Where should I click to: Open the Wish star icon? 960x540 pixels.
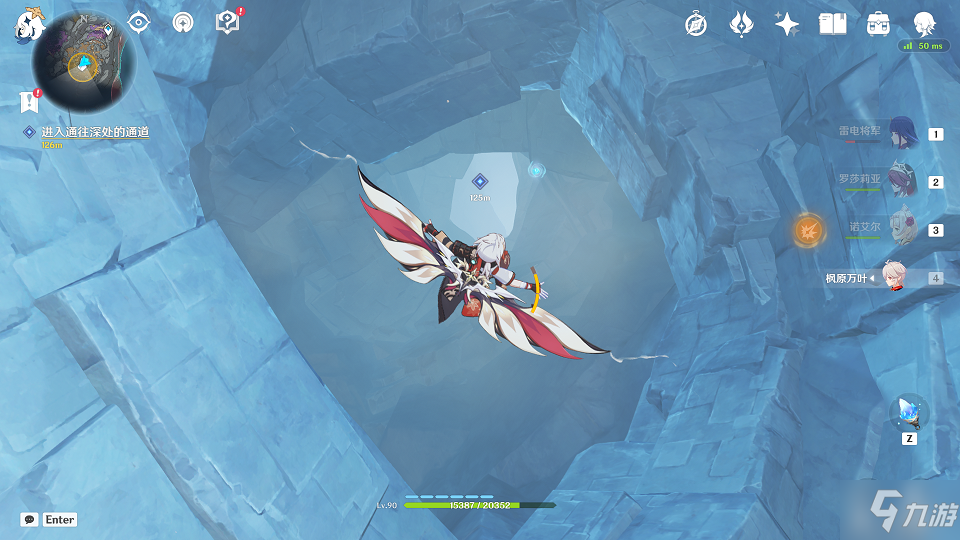click(787, 24)
